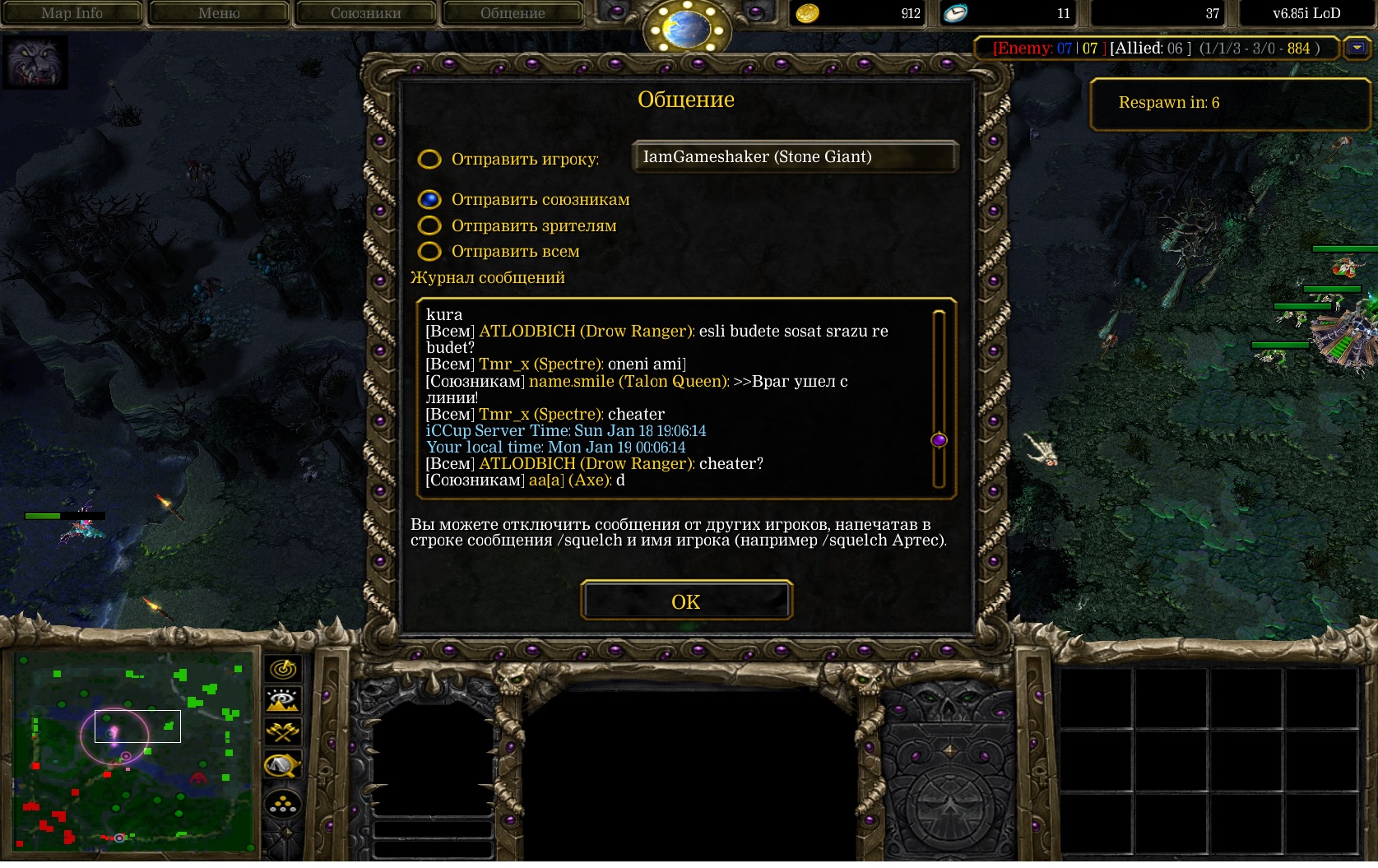This screenshot has height=868, width=1378.
Task: Click the minimap
Action: coord(133,753)
